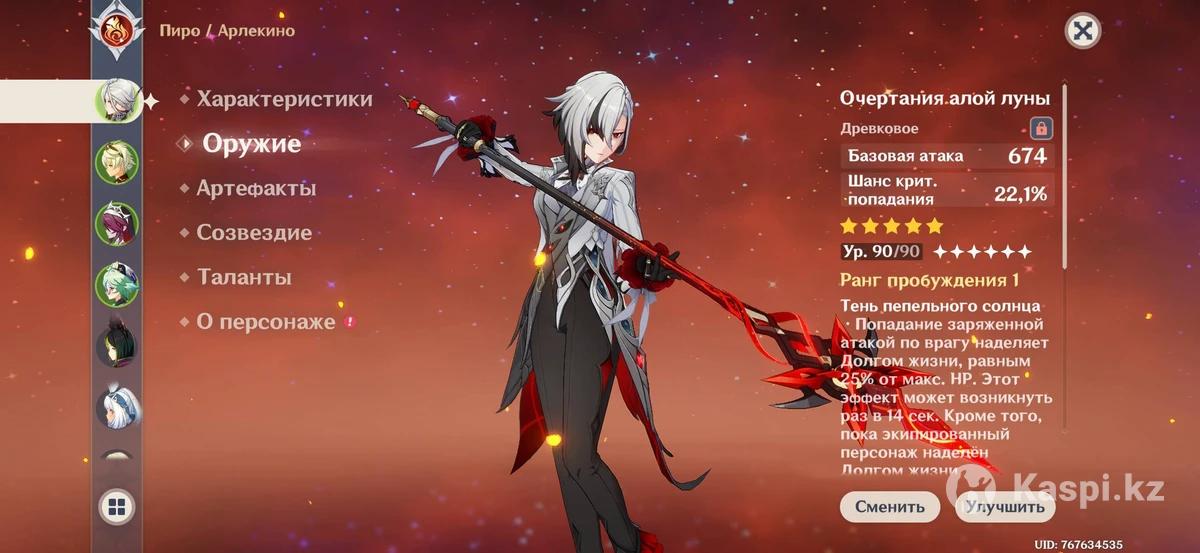Open the Характеристики menu entry

(284, 99)
